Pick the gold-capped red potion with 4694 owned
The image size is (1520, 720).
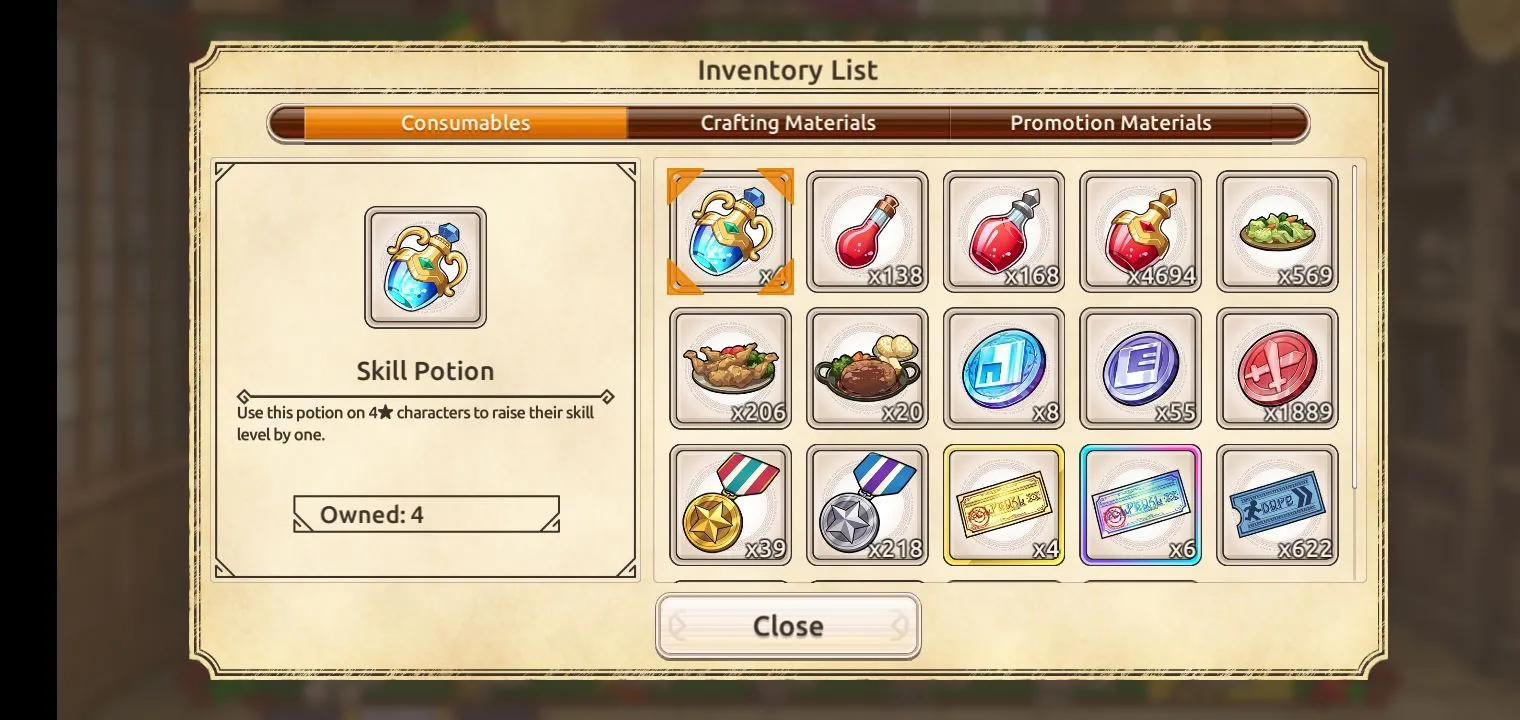[x=1141, y=231]
